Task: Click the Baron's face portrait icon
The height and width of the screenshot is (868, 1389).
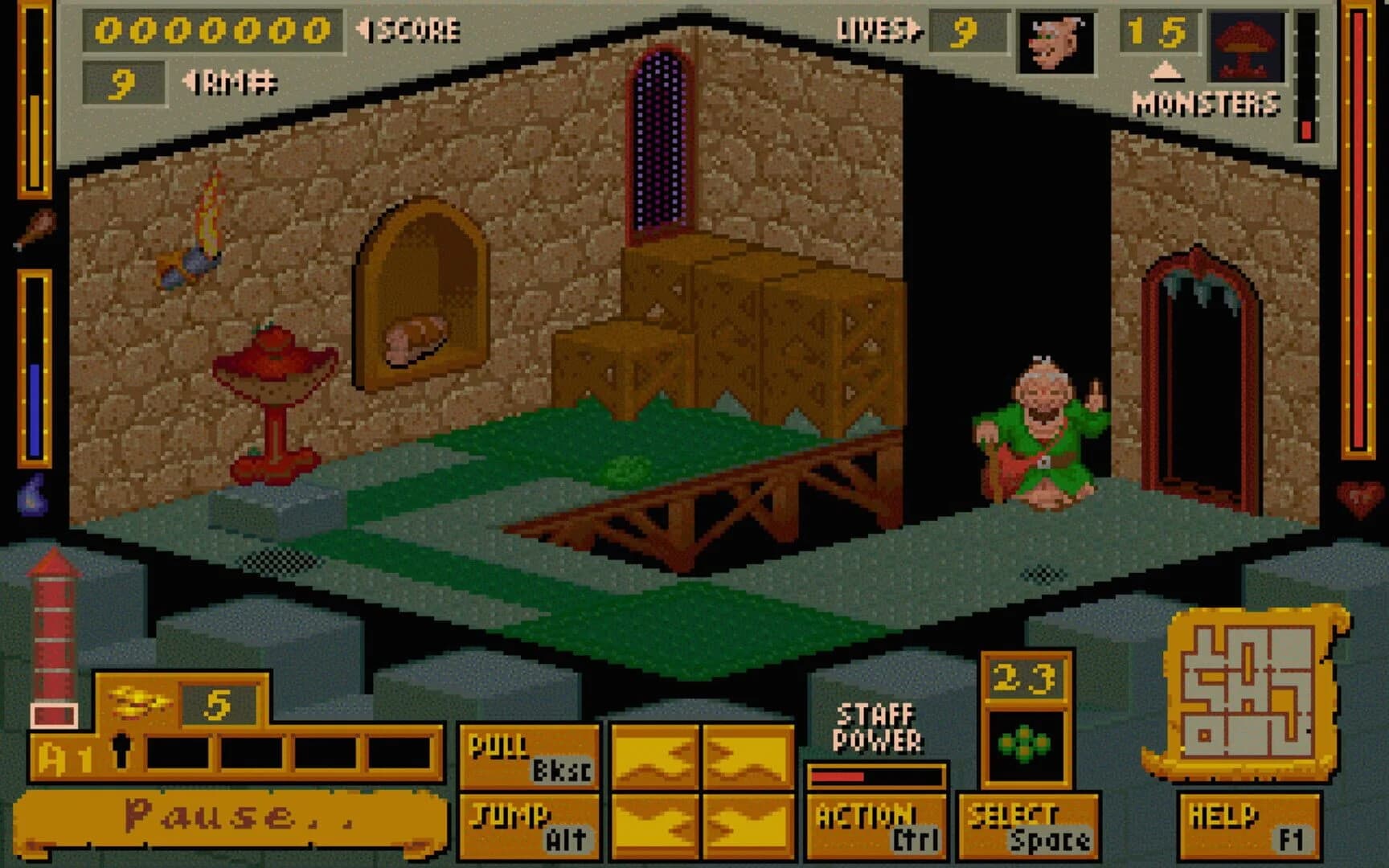Action: pyautogui.click(x=1055, y=44)
